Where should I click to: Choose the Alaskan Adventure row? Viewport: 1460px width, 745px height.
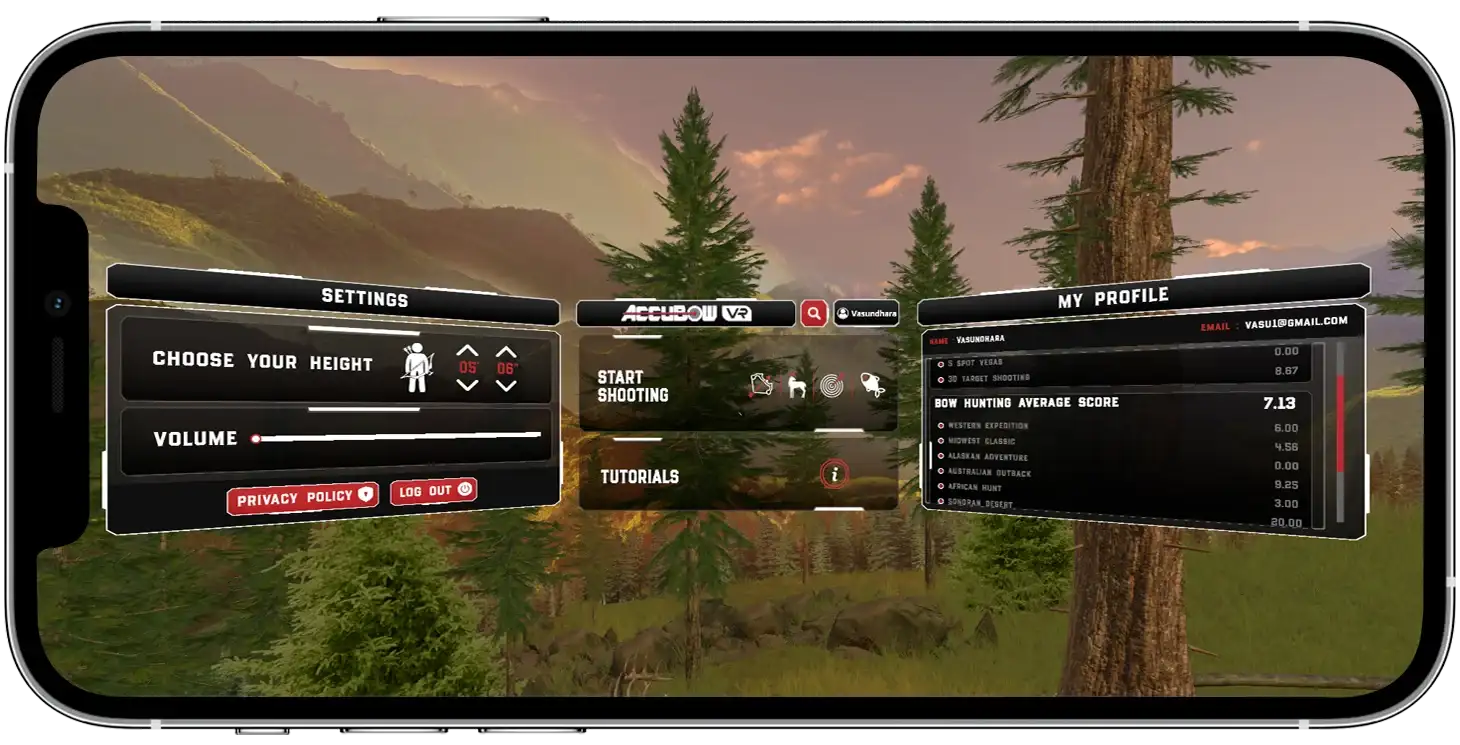[988, 457]
